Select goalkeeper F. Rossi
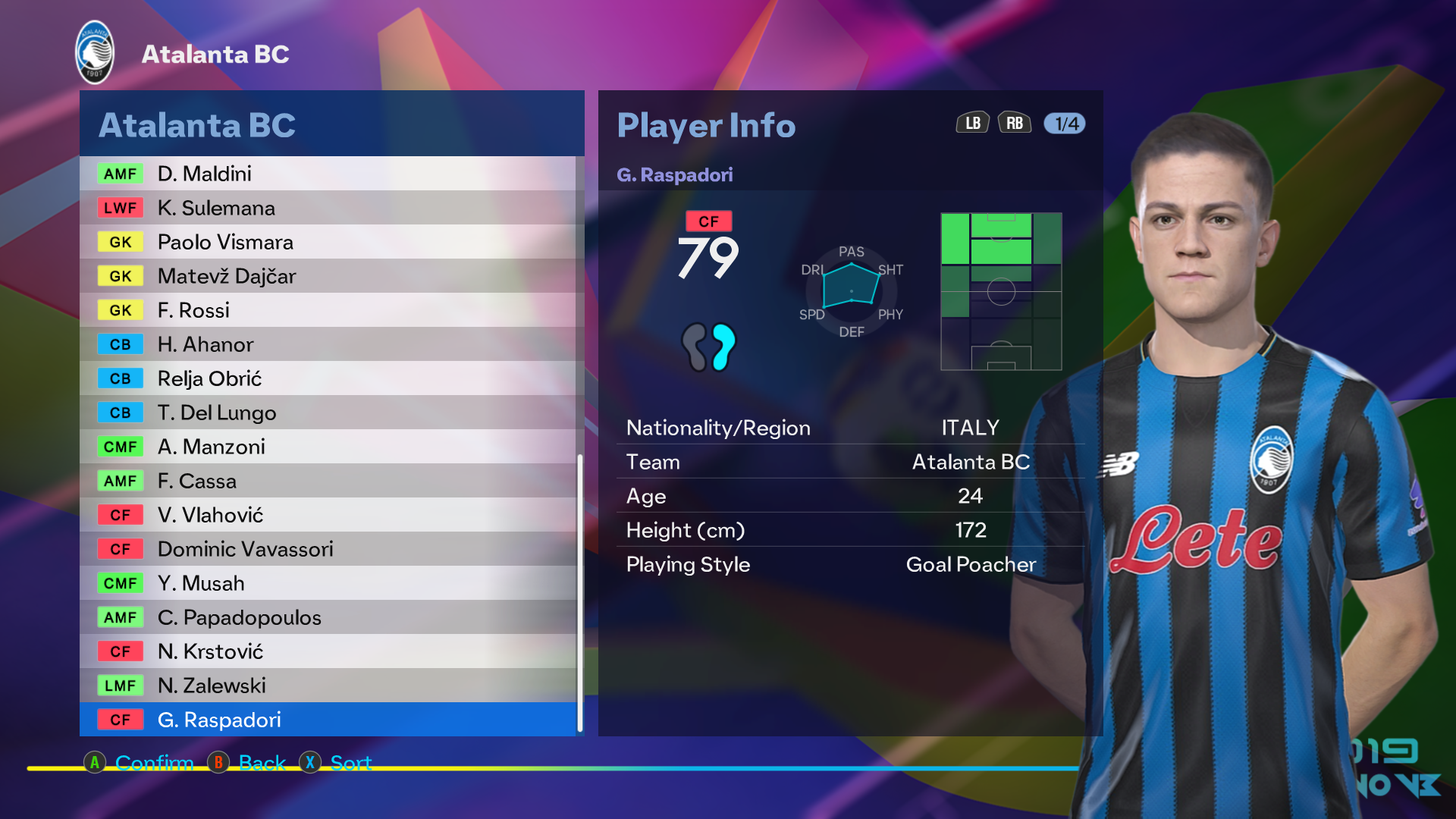1456x819 pixels. 328,310
